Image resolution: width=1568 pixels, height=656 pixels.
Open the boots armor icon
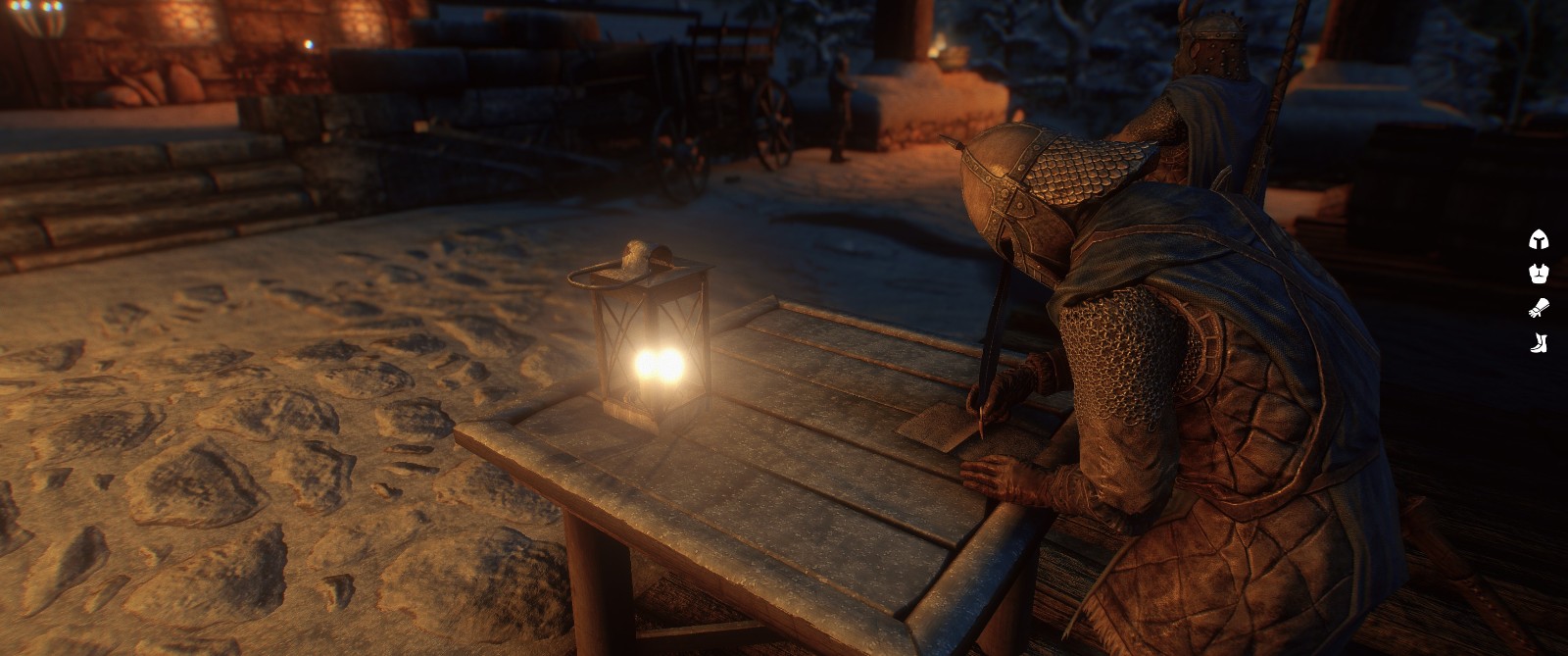(x=1539, y=342)
